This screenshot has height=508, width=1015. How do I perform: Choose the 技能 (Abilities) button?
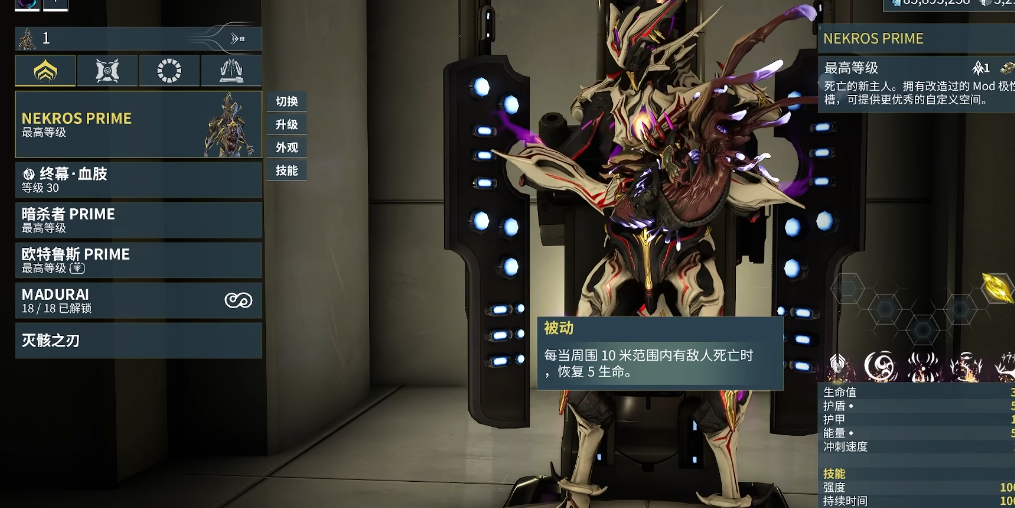(287, 170)
